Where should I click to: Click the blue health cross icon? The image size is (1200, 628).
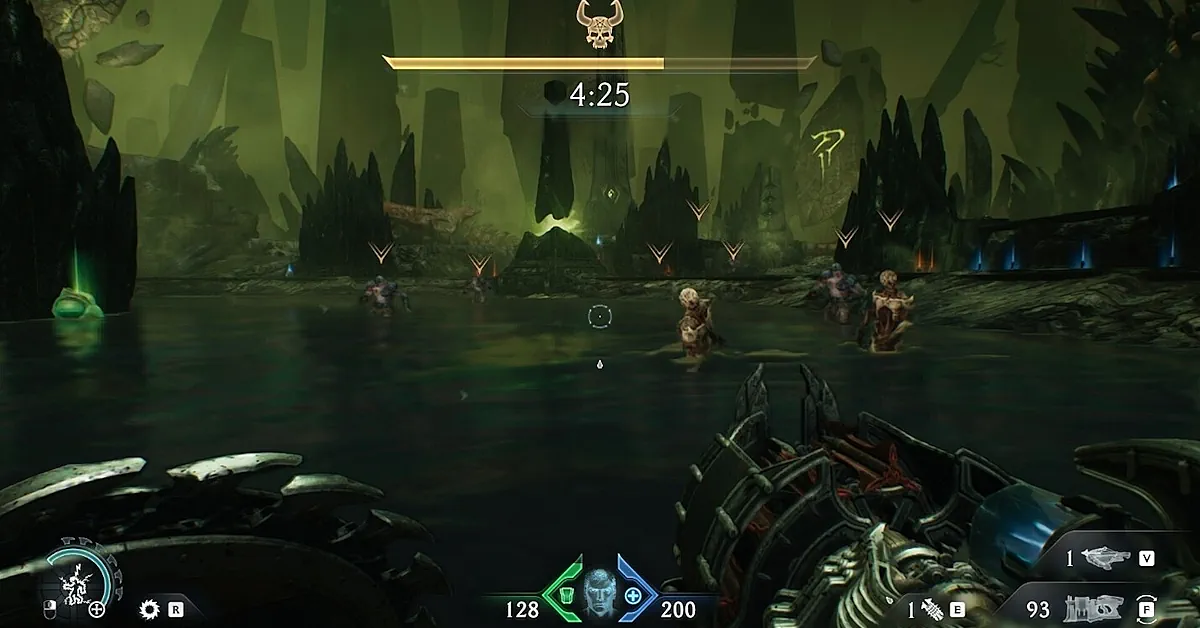click(x=633, y=596)
